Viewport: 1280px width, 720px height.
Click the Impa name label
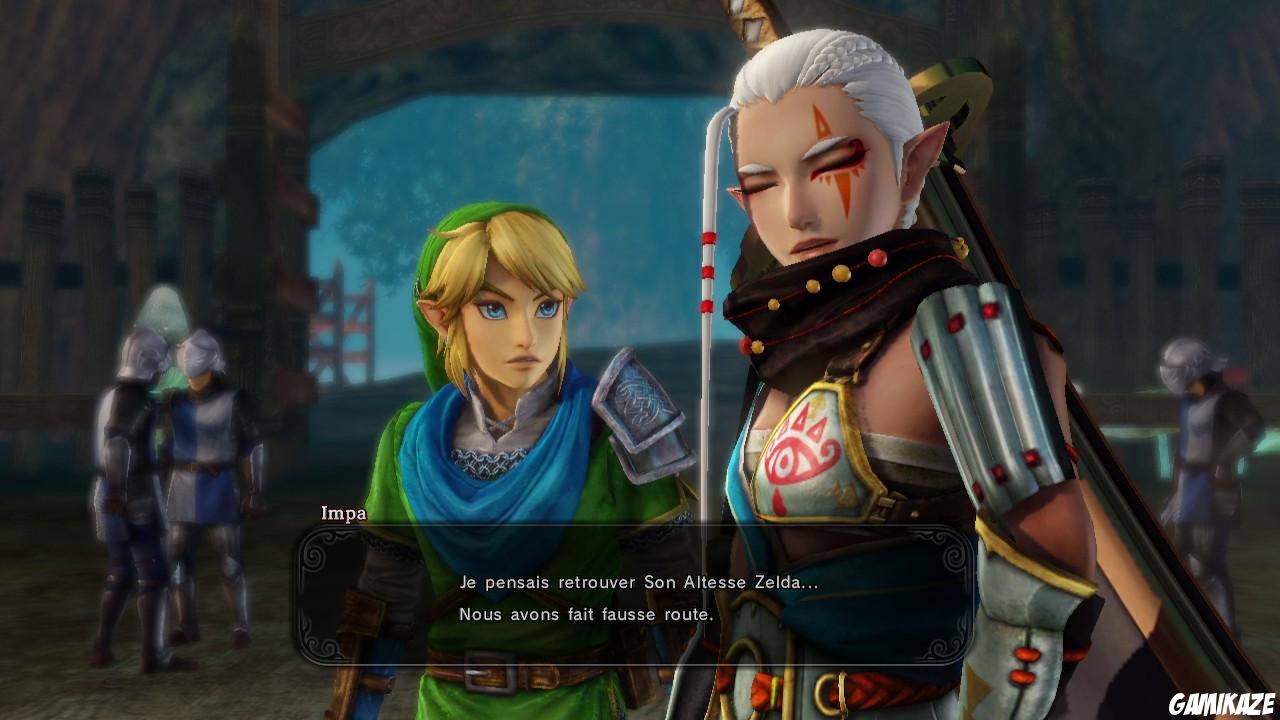tap(345, 515)
